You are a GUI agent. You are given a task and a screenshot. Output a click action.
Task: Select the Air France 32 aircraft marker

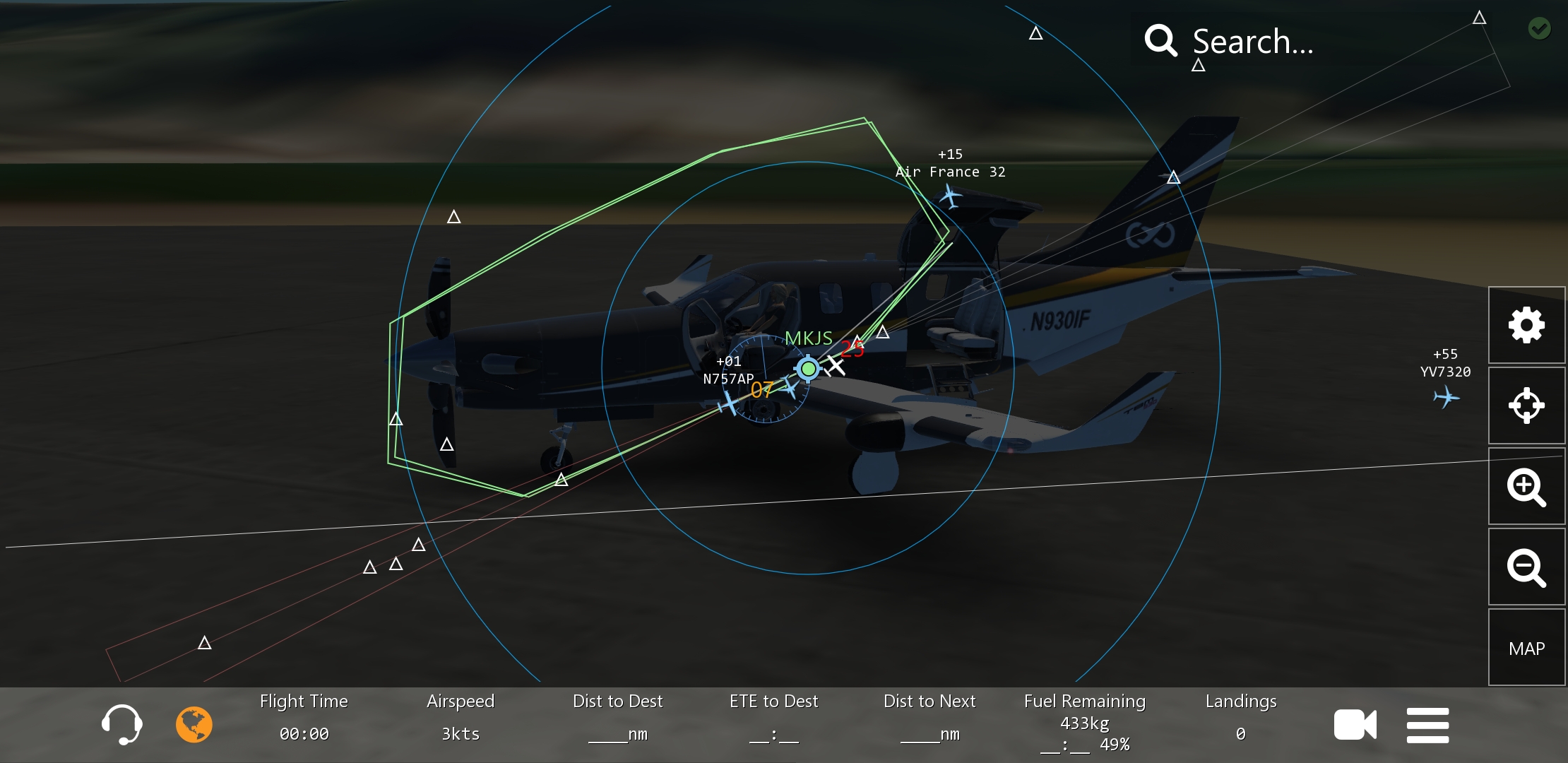click(951, 197)
